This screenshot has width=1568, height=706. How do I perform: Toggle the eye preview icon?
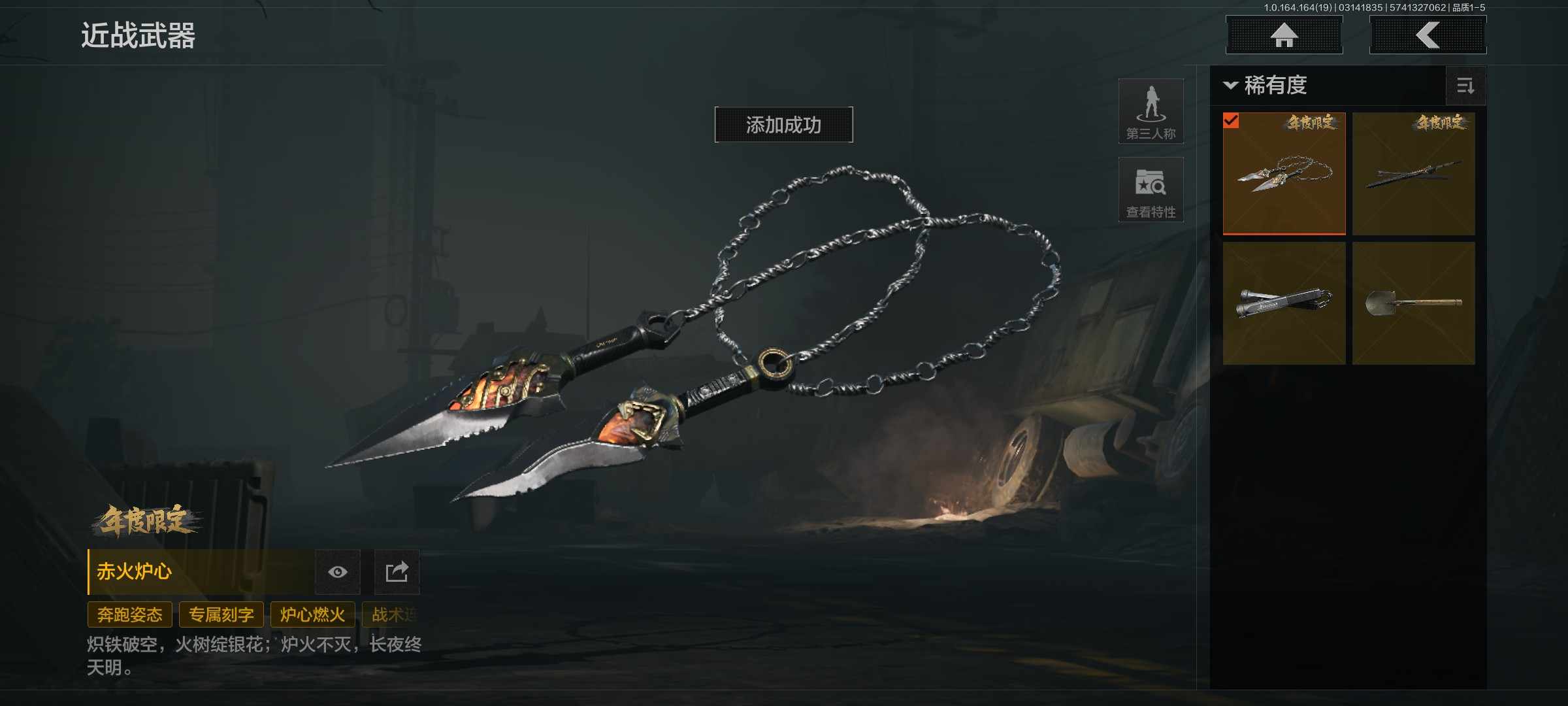point(338,572)
